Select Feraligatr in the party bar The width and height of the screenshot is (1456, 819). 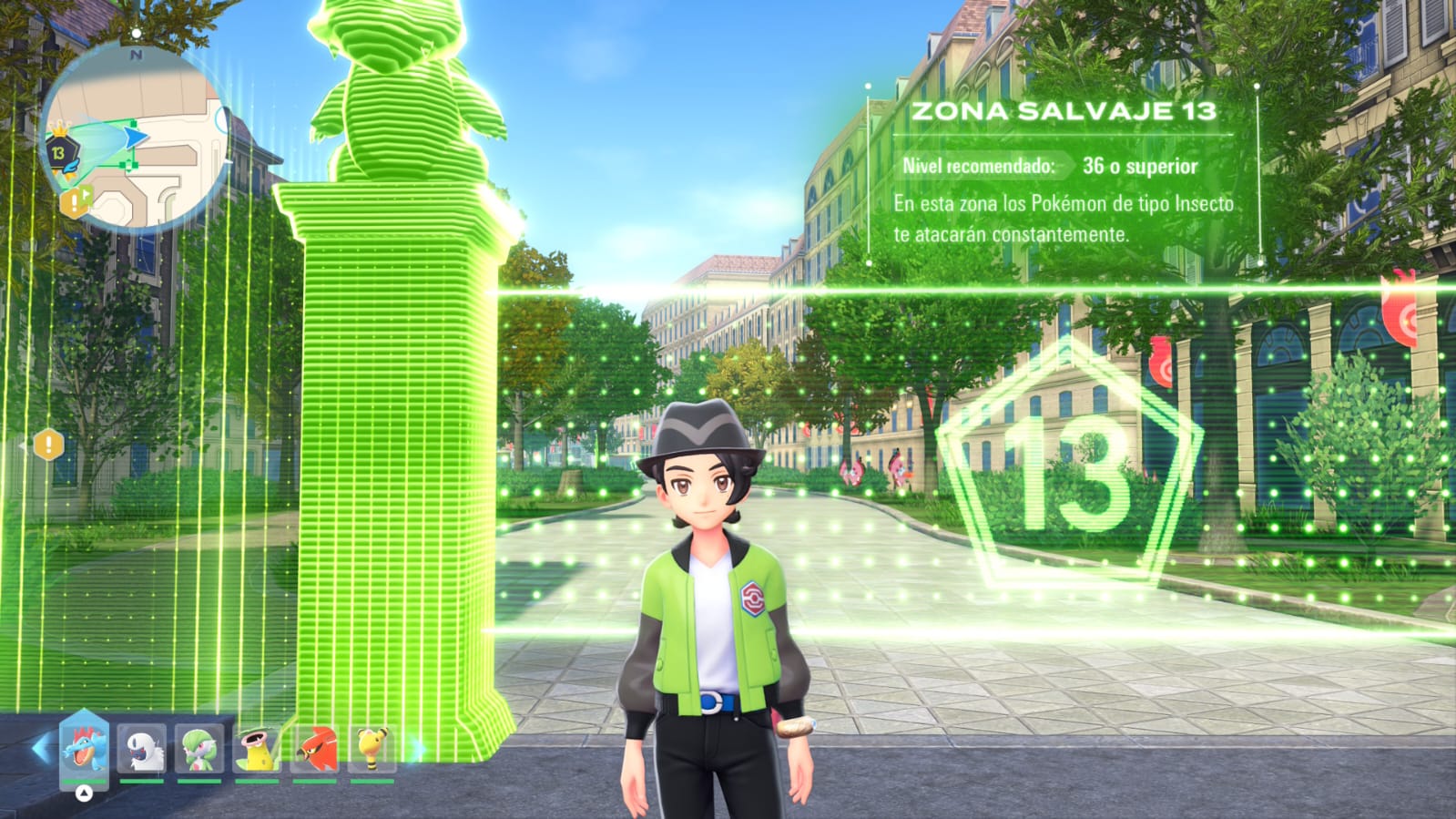click(x=84, y=747)
